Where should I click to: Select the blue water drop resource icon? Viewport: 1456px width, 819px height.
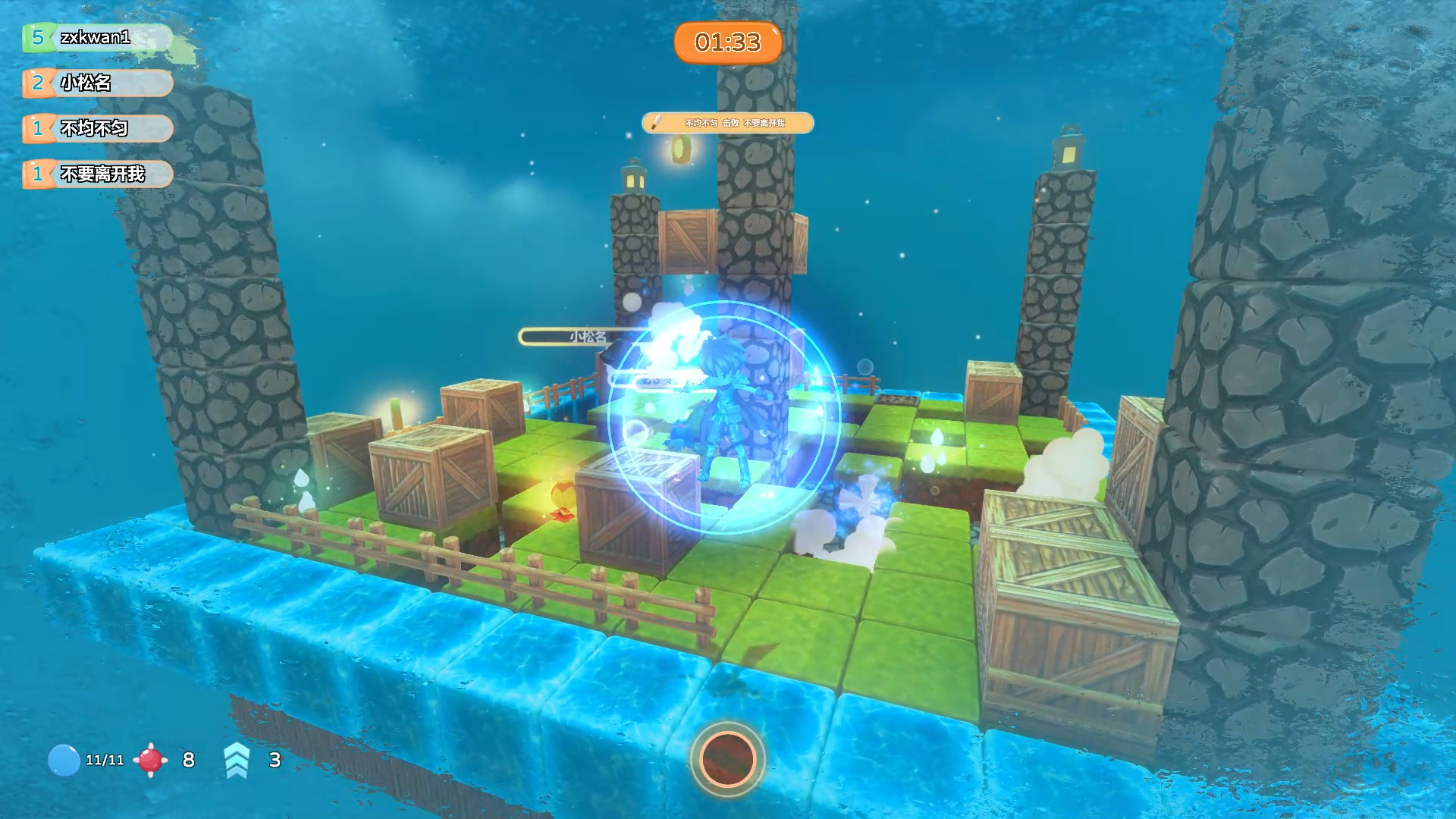click(65, 759)
